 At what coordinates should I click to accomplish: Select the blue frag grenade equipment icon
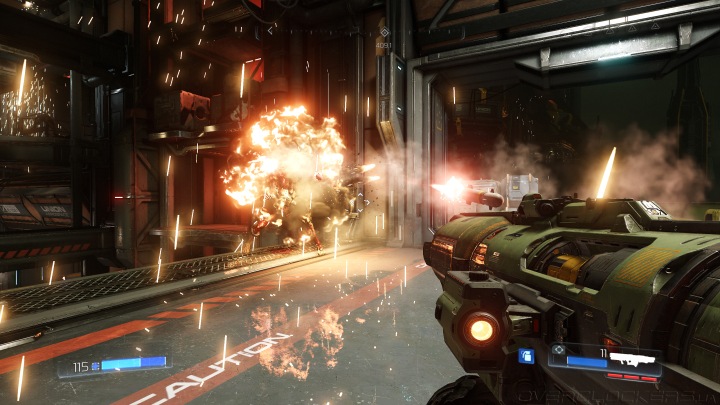point(526,355)
